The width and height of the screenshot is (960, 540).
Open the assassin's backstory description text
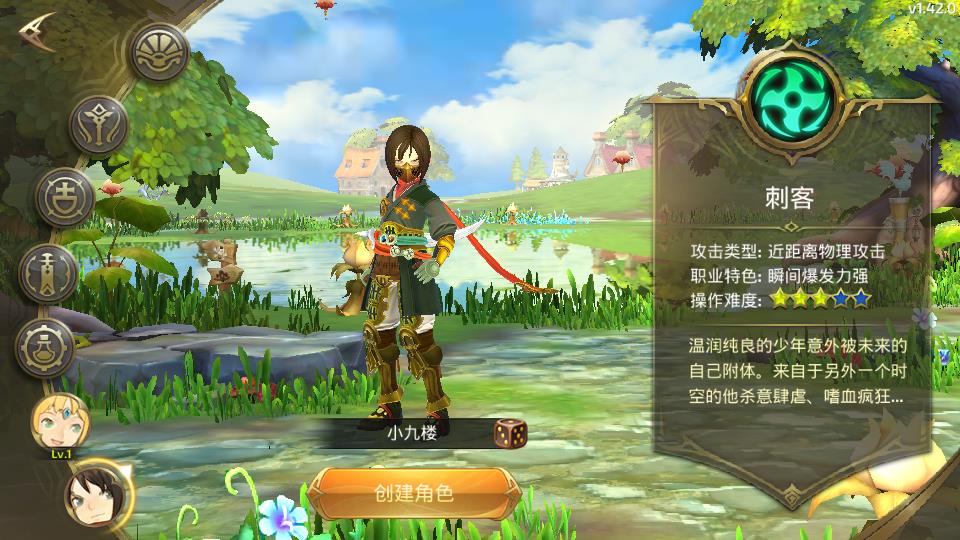(797, 371)
